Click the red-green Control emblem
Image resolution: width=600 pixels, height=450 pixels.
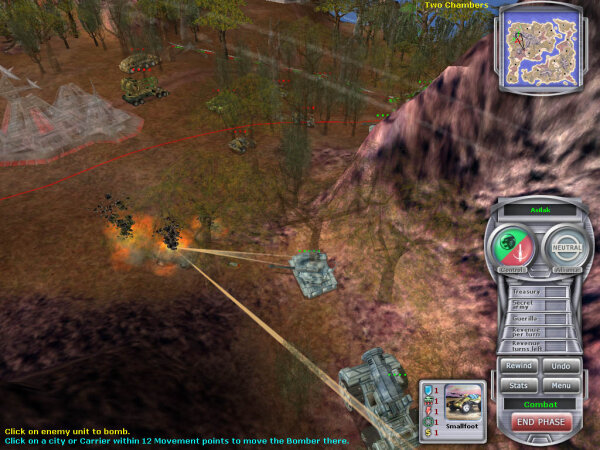click(511, 245)
